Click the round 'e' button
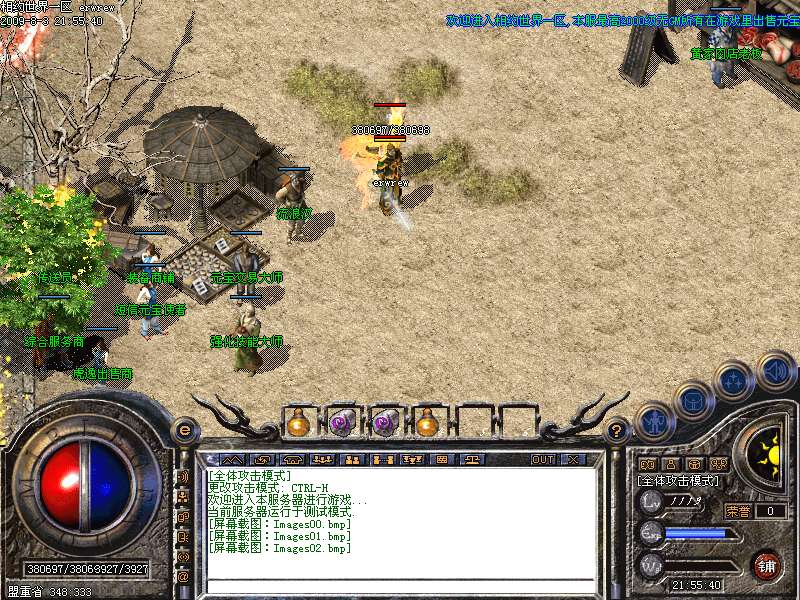 [184, 431]
